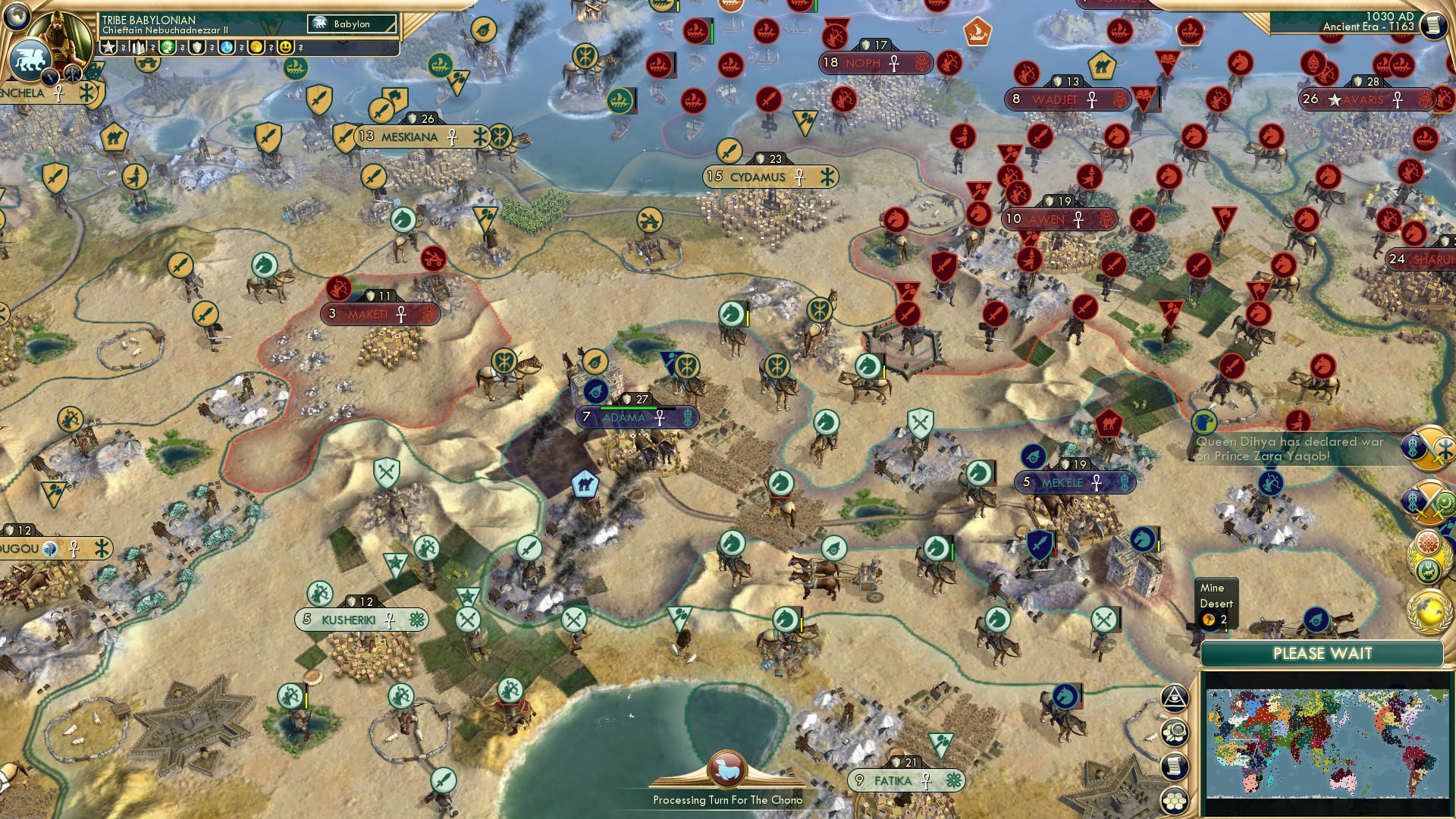This screenshot has height=819, width=1456.
Task: Toggle the hex grid display icon above the minimap
Action: pyautogui.click(x=1175, y=801)
